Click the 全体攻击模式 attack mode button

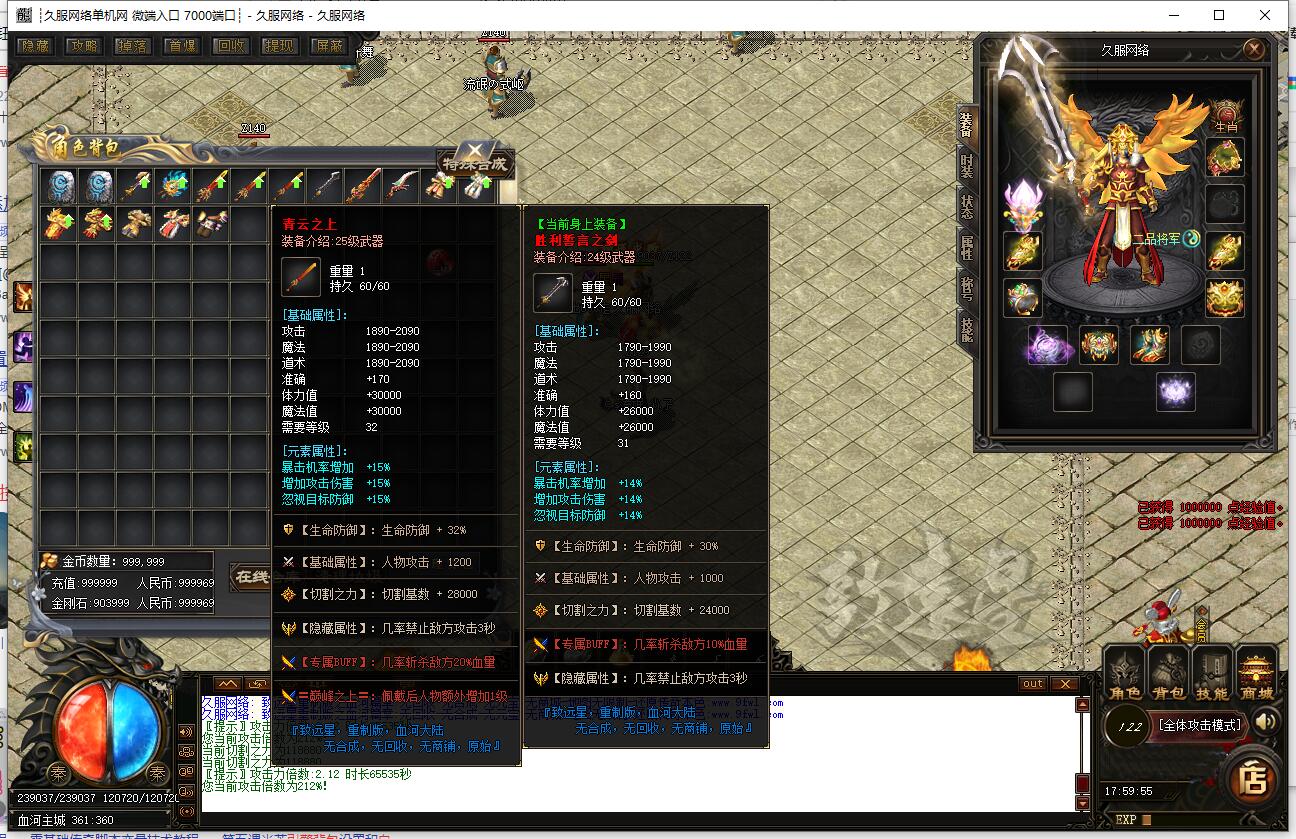(1198, 725)
